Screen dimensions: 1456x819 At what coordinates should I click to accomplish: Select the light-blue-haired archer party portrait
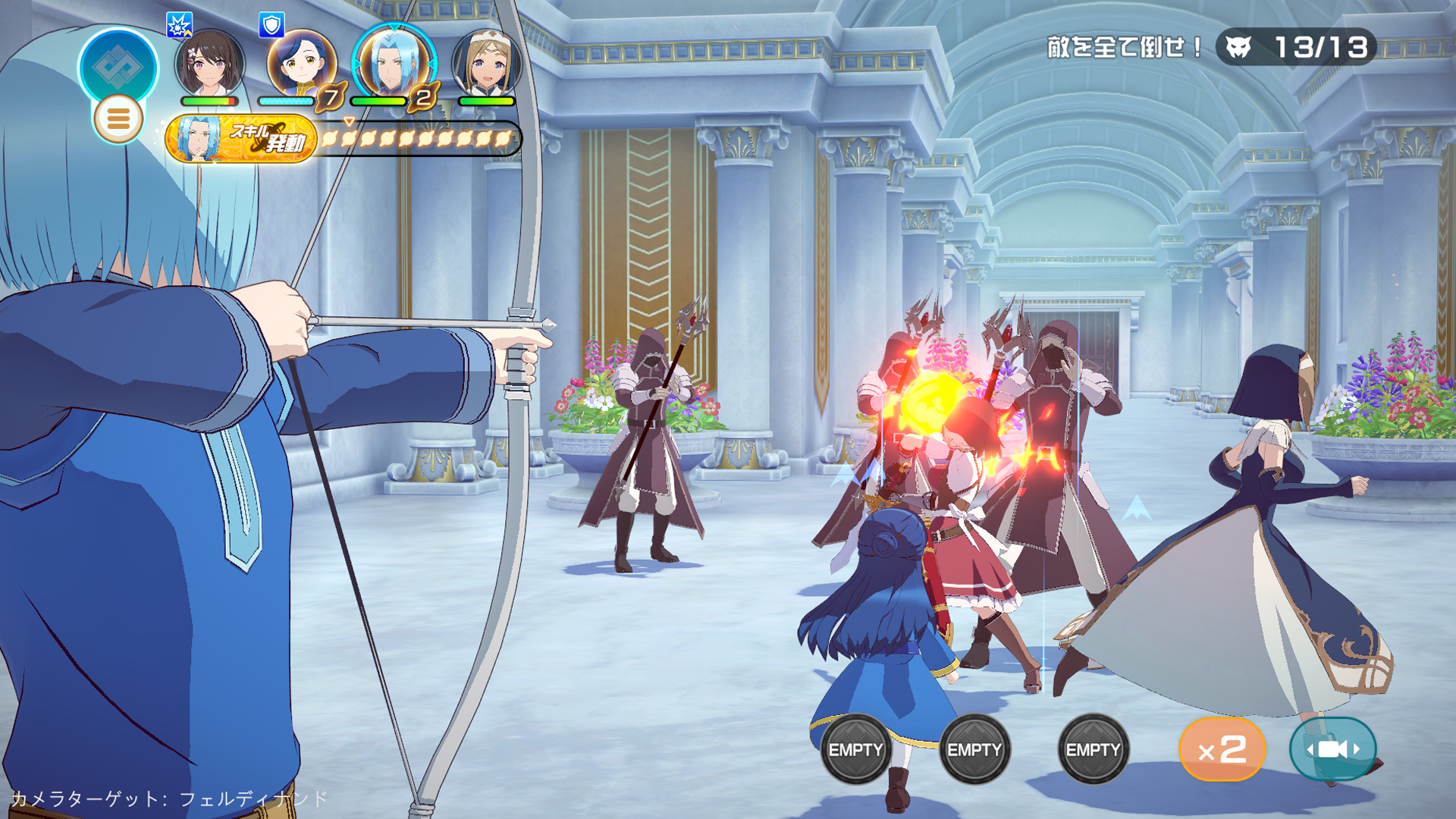coord(394,64)
